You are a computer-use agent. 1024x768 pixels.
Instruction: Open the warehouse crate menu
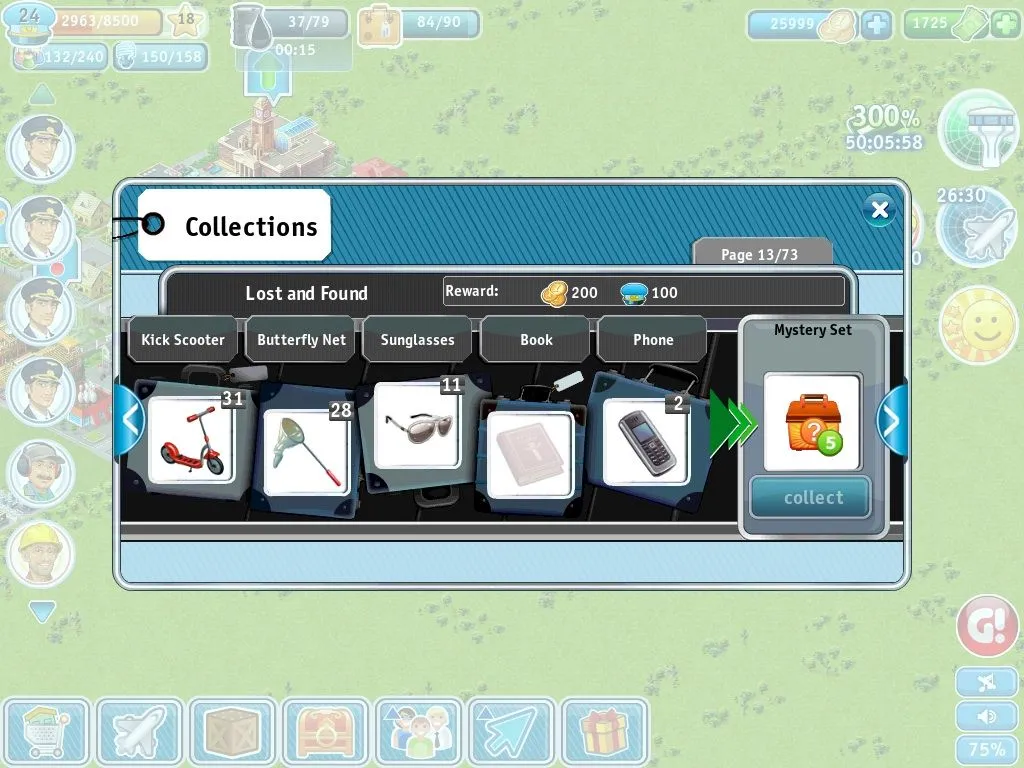point(232,733)
